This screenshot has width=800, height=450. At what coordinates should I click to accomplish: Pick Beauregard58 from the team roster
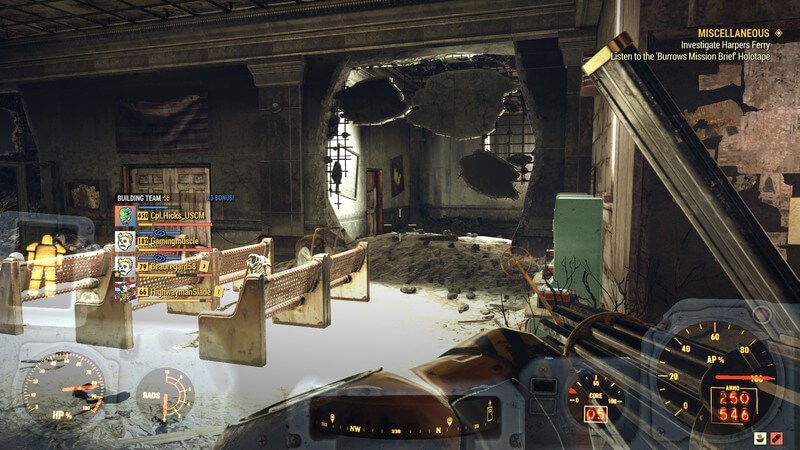coord(168,267)
